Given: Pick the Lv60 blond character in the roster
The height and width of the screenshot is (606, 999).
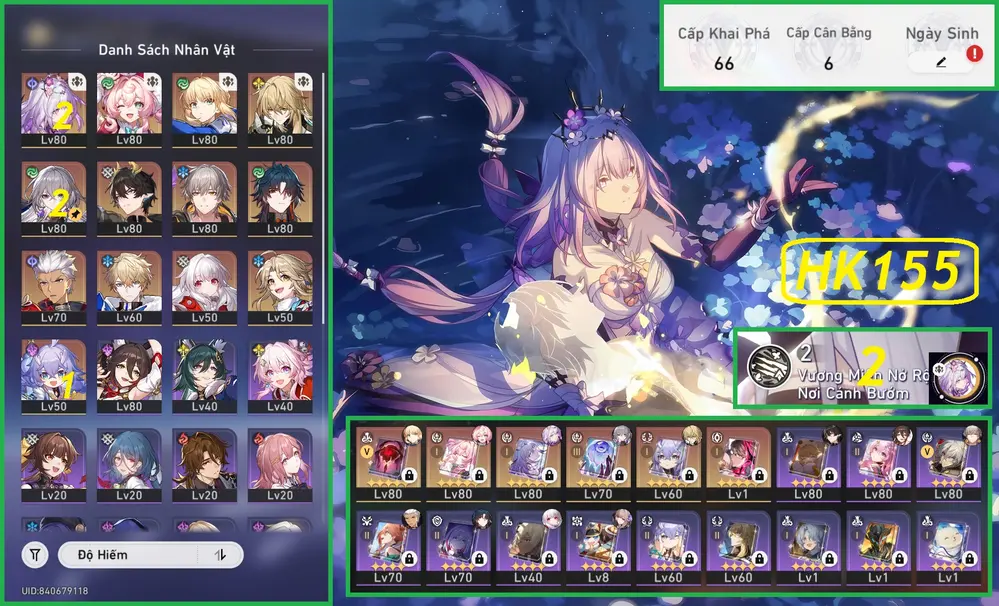Looking at the screenshot, I should [129, 287].
